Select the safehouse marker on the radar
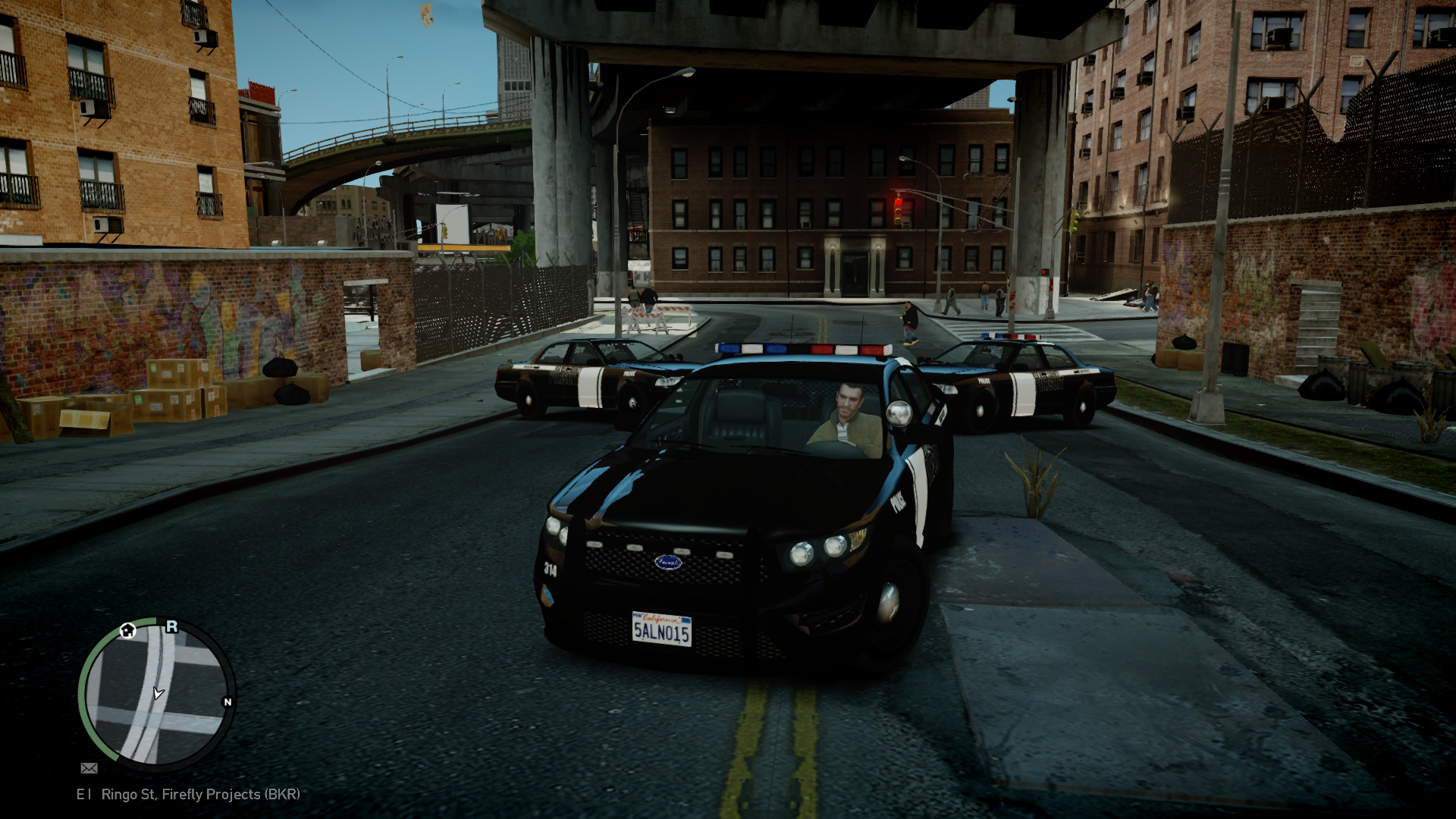The height and width of the screenshot is (819, 1456). click(127, 630)
